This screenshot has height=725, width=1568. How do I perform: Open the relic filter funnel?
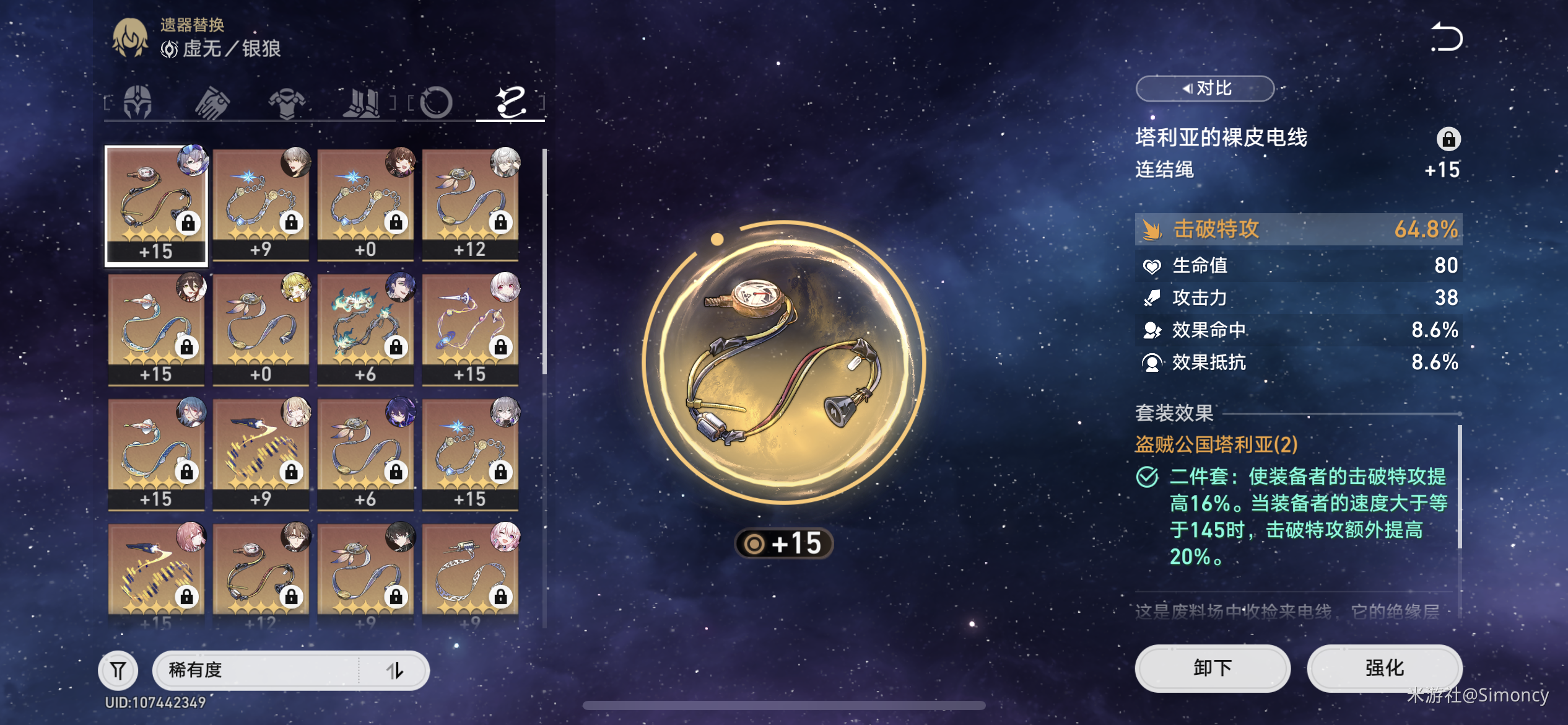click(118, 670)
